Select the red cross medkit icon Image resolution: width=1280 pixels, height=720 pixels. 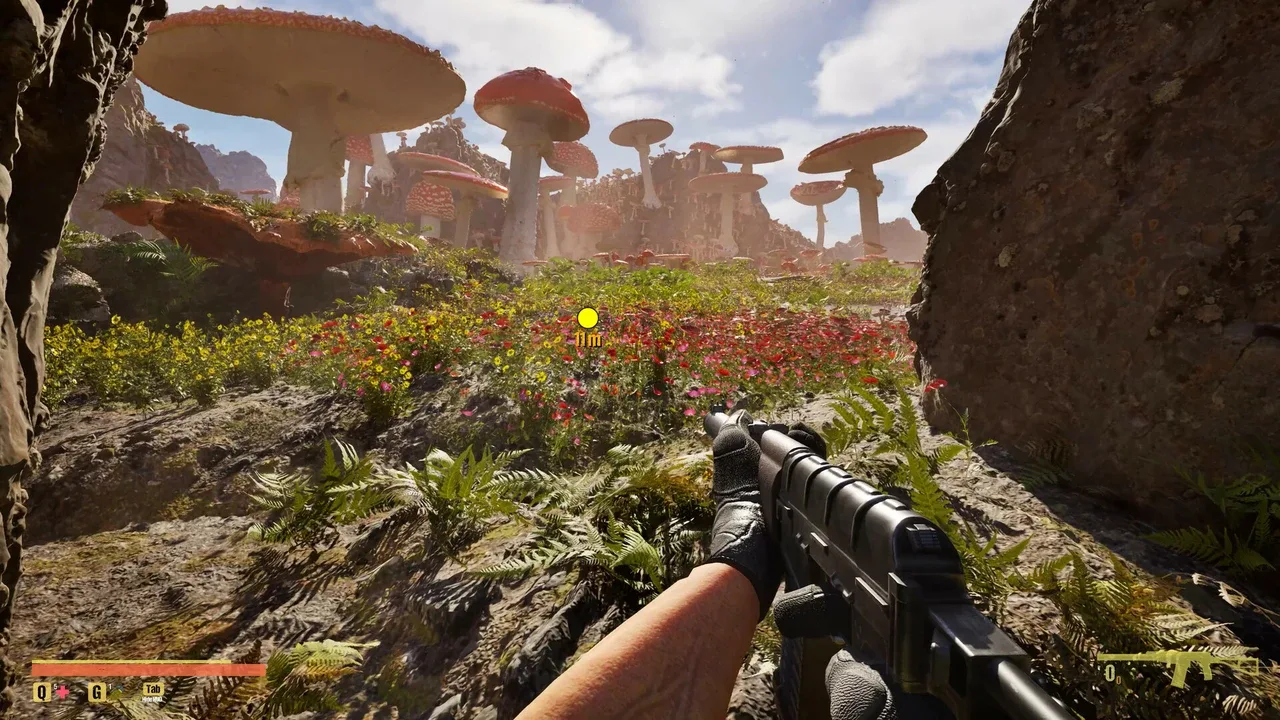click(62, 691)
